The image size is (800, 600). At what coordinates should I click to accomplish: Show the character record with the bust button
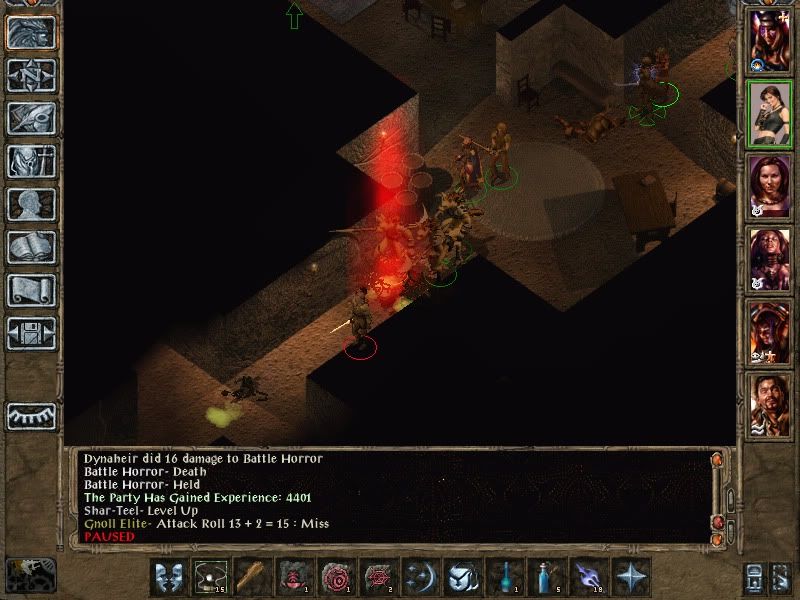point(31,204)
